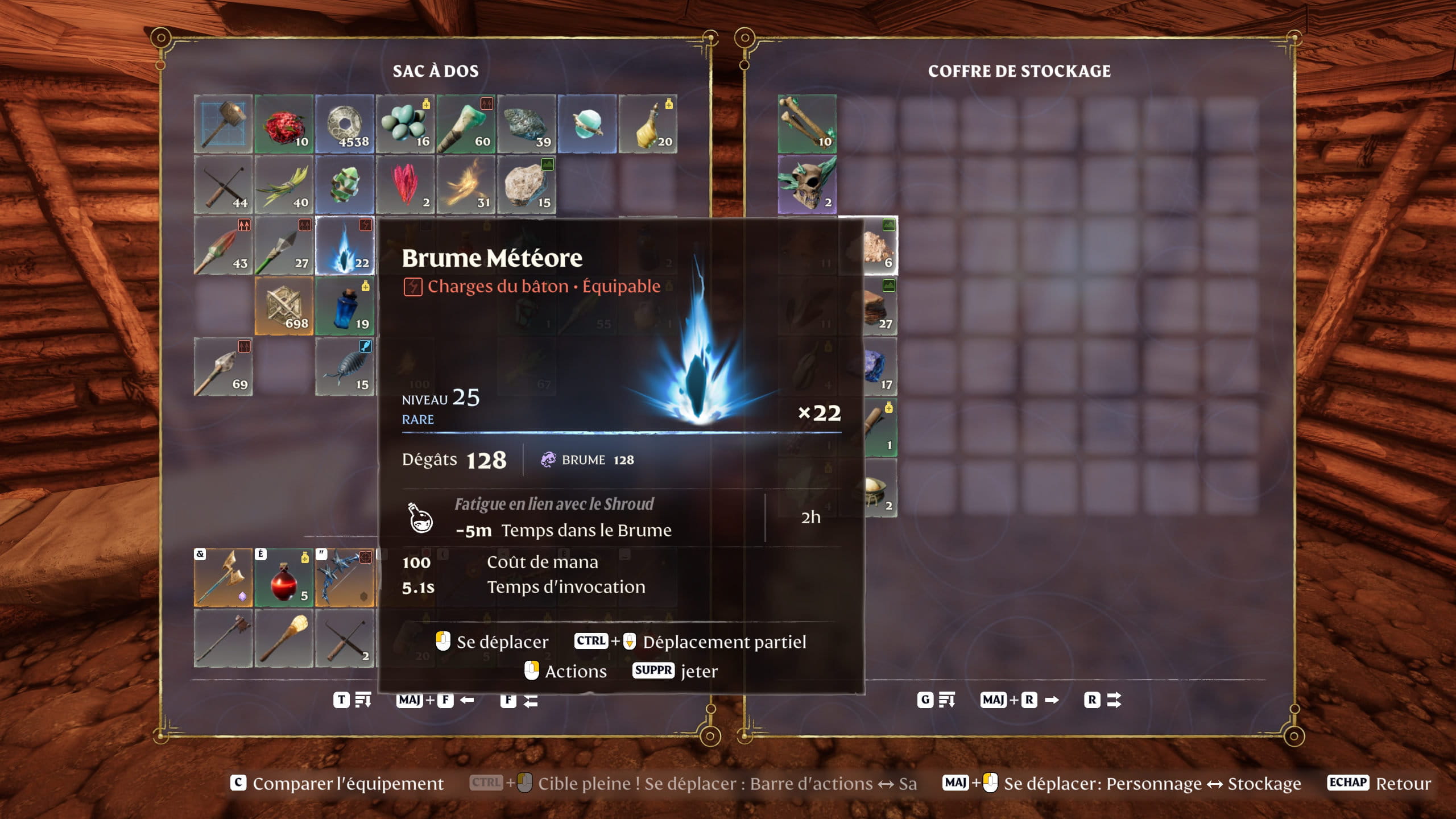Select the torch in the bottom hotbar row

284,638
